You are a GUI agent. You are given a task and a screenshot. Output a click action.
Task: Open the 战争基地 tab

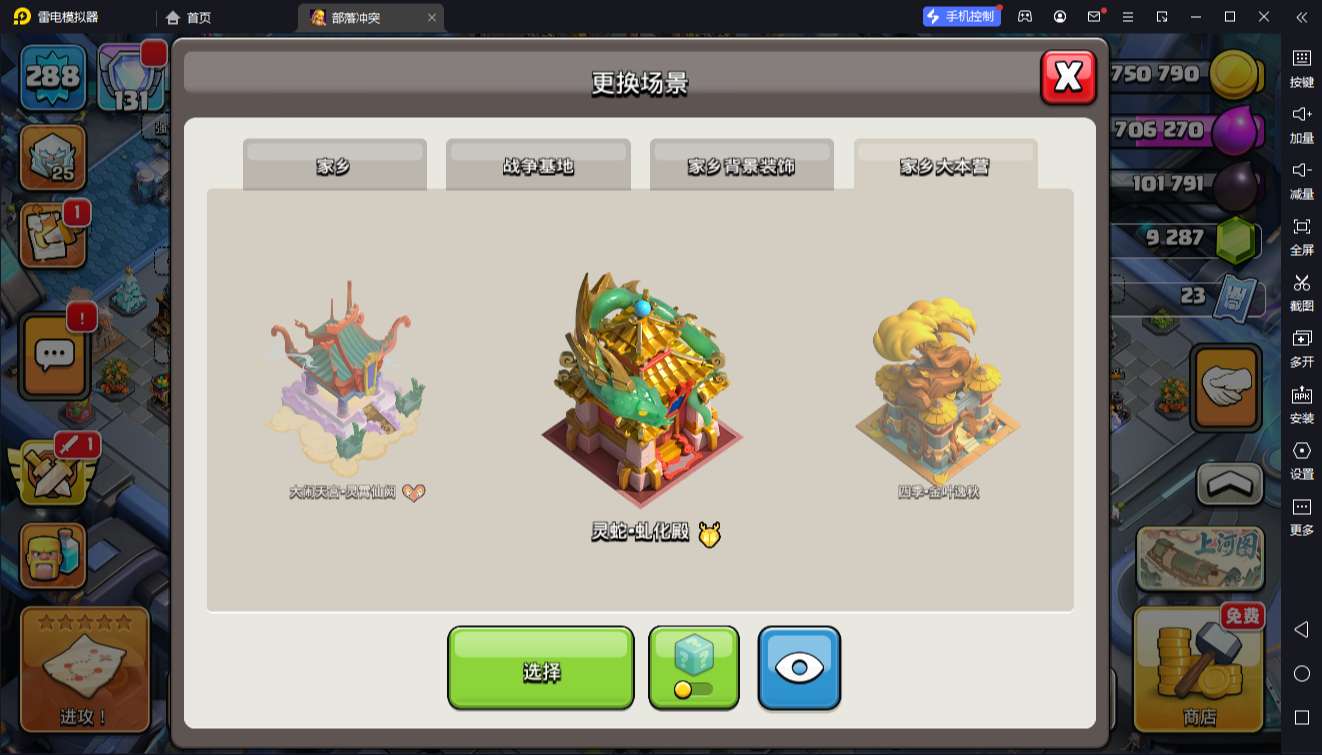point(538,165)
